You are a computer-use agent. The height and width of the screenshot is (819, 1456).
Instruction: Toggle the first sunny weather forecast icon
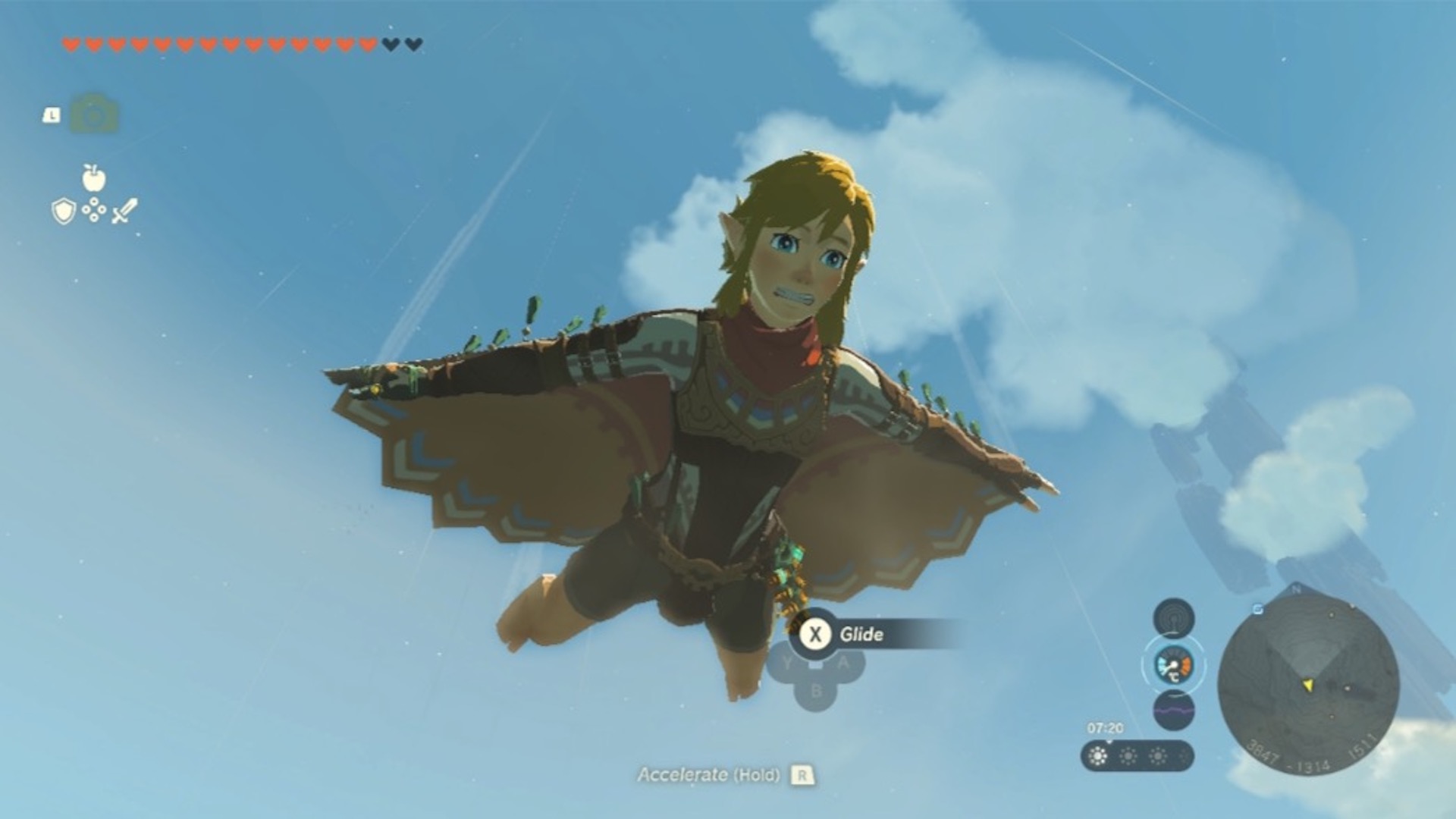pyautogui.click(x=1097, y=757)
